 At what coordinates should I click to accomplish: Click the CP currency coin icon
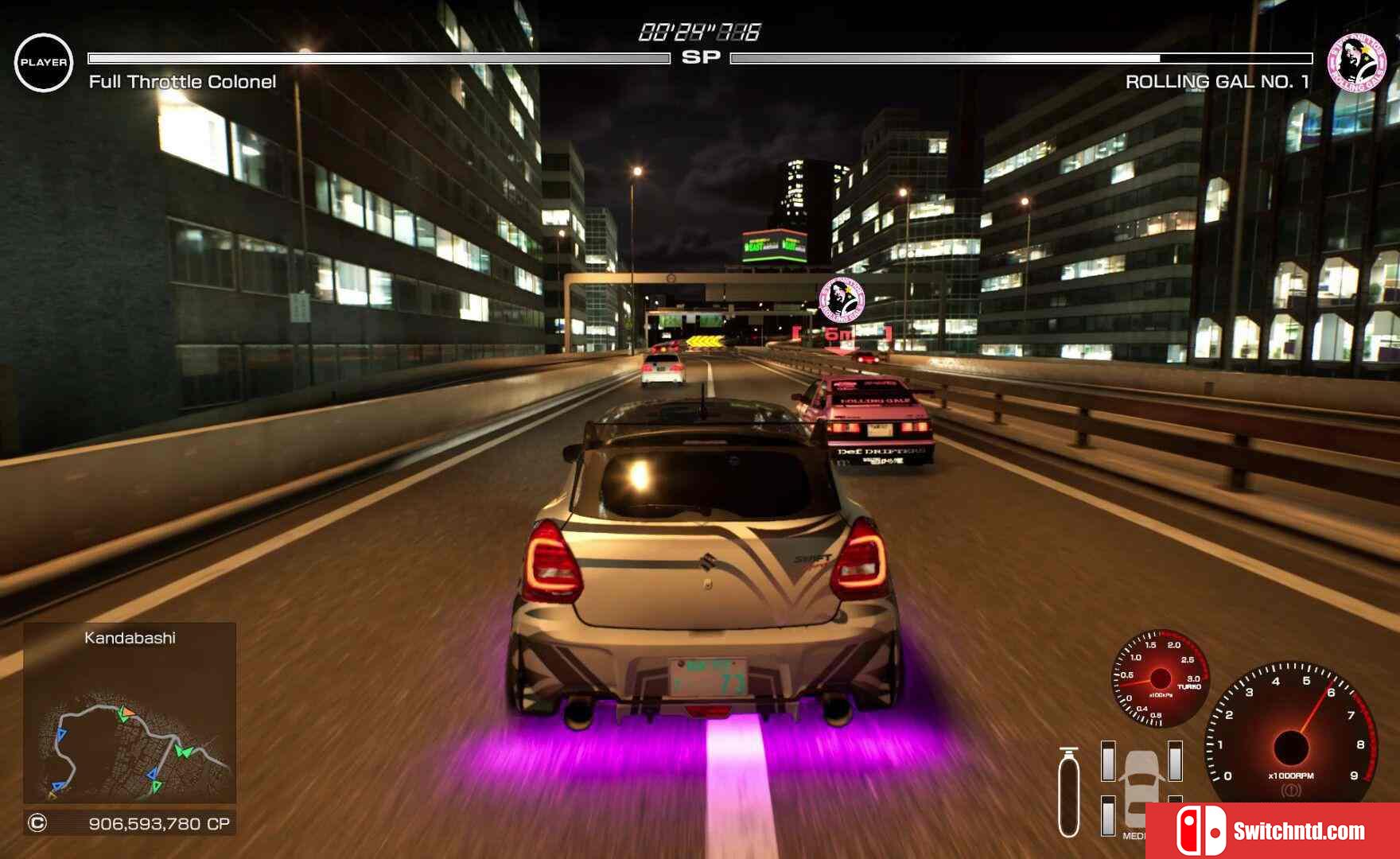(37, 823)
